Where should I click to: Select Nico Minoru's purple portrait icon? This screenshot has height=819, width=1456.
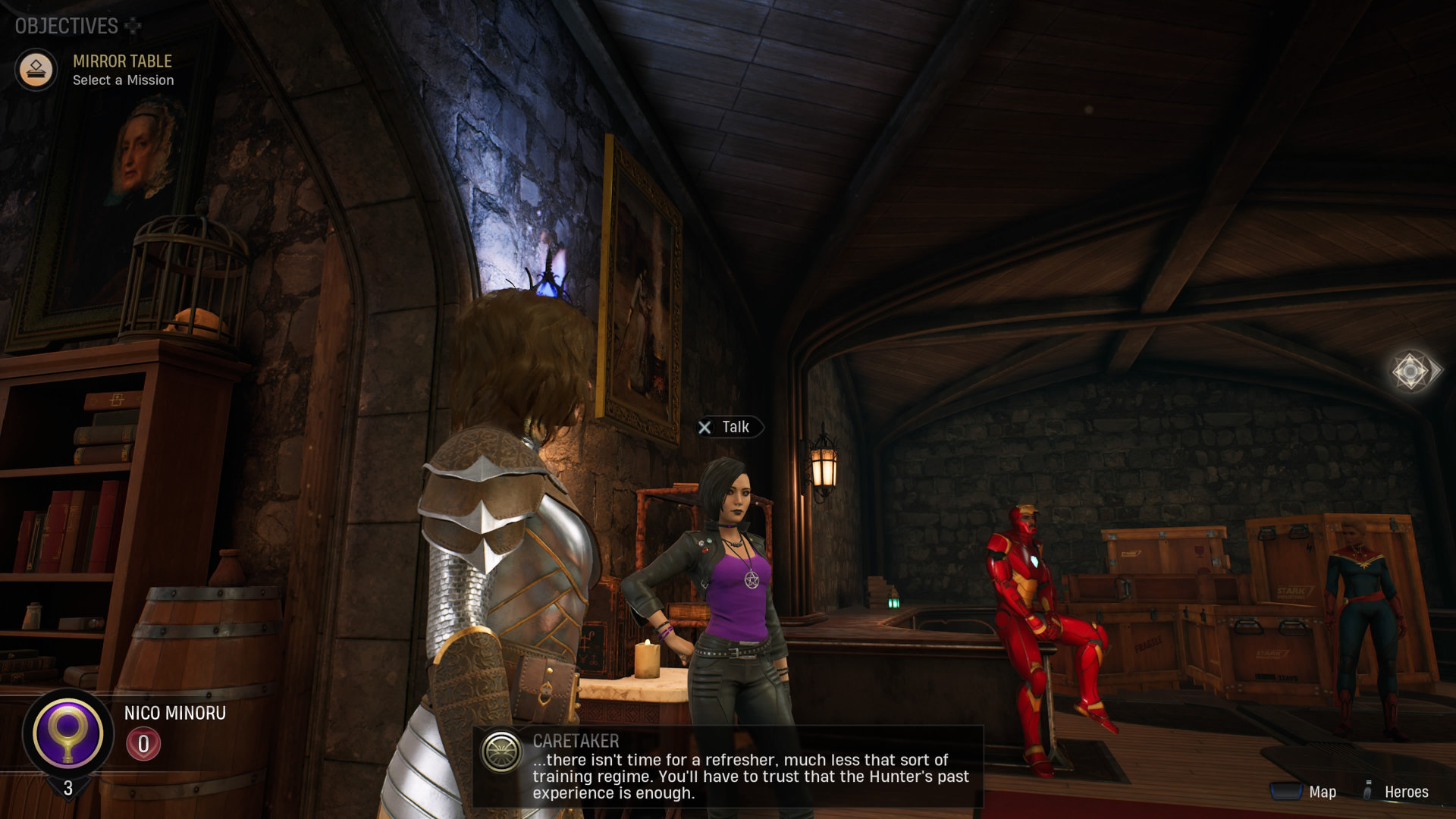coord(67,733)
